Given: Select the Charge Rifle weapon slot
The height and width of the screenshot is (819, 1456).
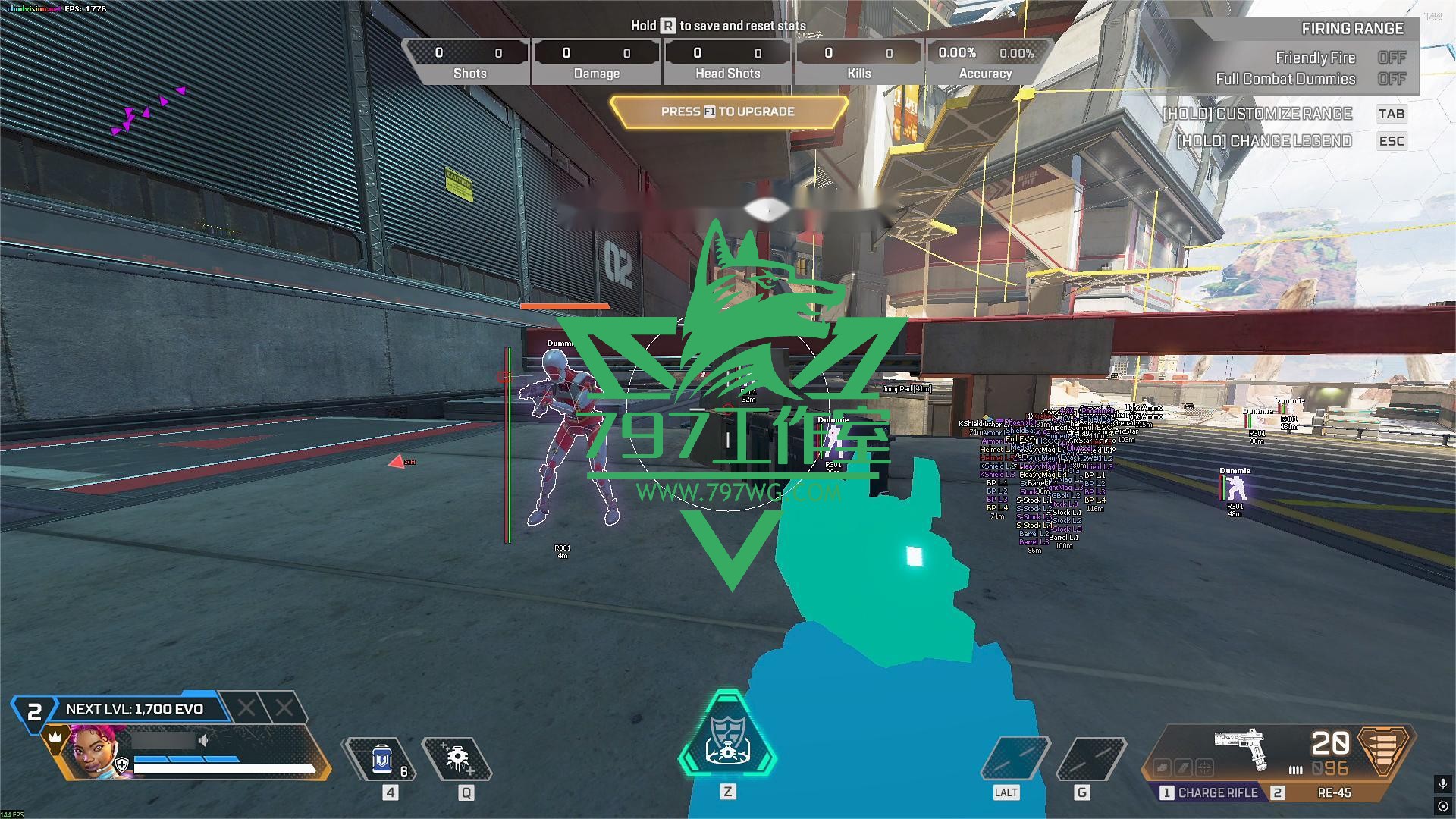Looking at the screenshot, I should [x=1210, y=792].
